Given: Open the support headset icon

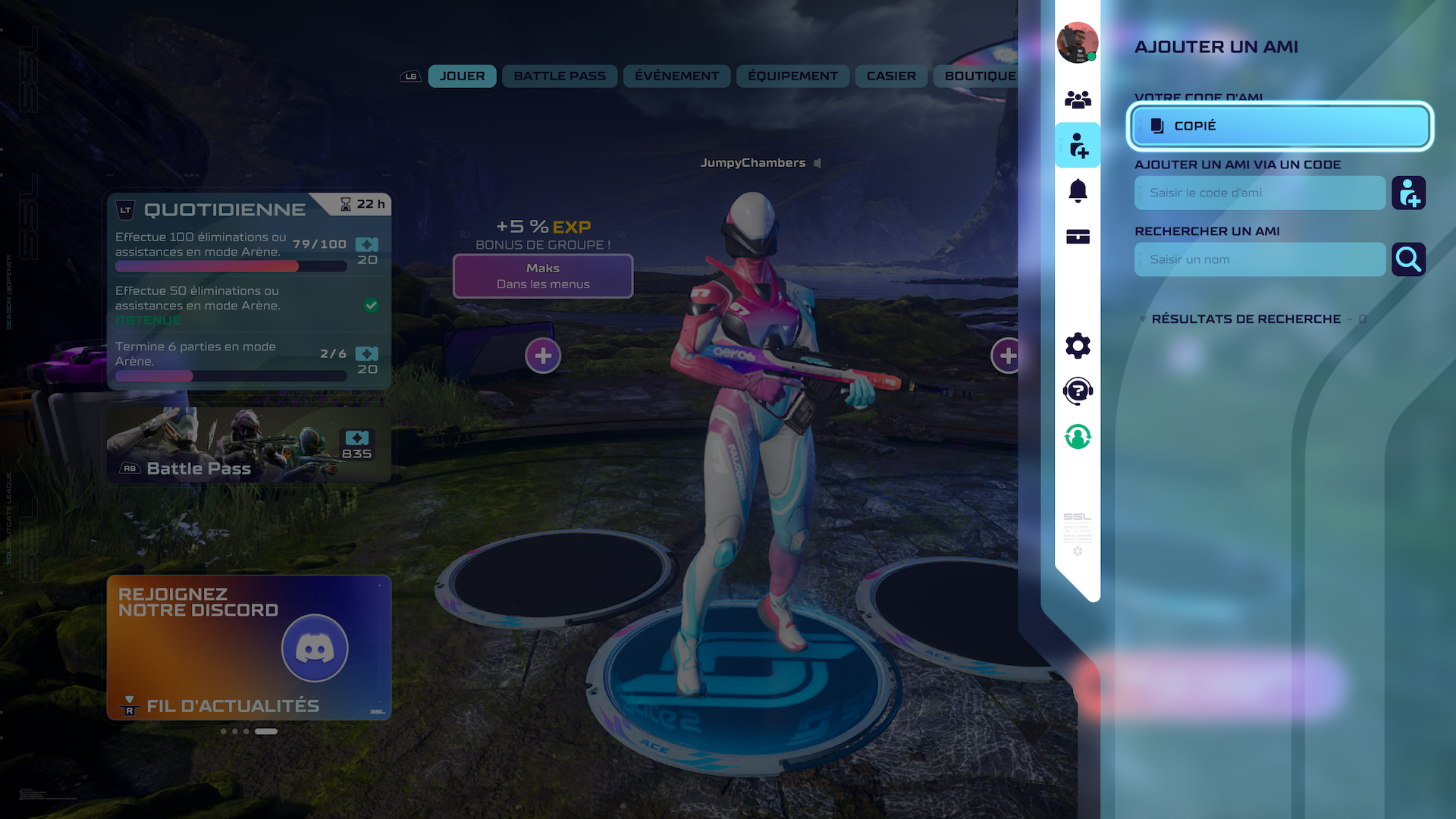Looking at the screenshot, I should pos(1078,391).
